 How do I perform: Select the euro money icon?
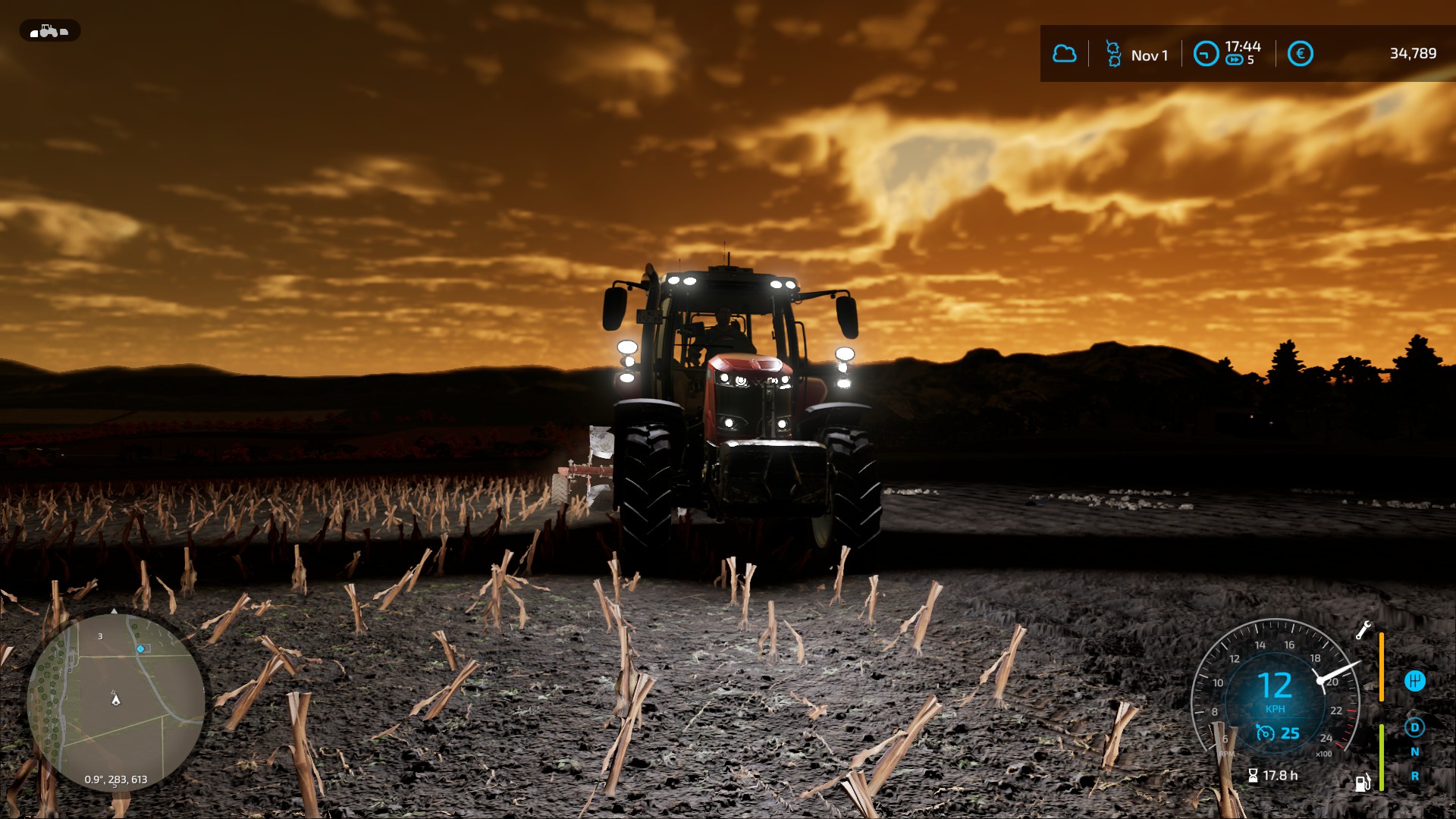coord(1300,54)
